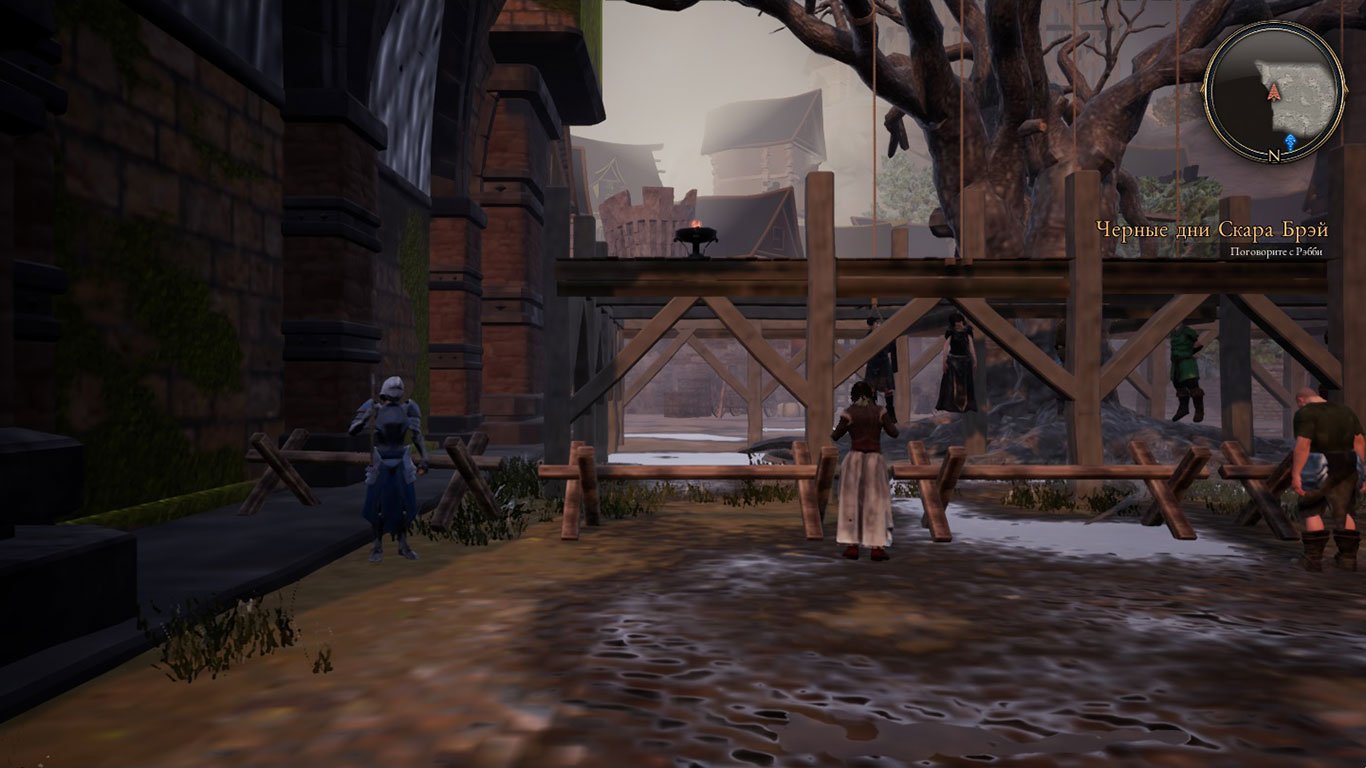Select the blue quest marker on the minimap
This screenshot has height=768, width=1366.
pyautogui.click(x=1291, y=140)
